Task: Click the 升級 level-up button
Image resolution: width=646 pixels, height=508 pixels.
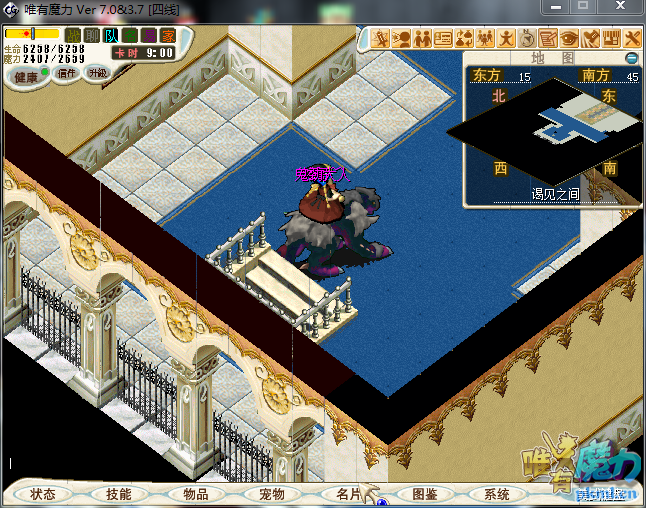Action: 98,73
